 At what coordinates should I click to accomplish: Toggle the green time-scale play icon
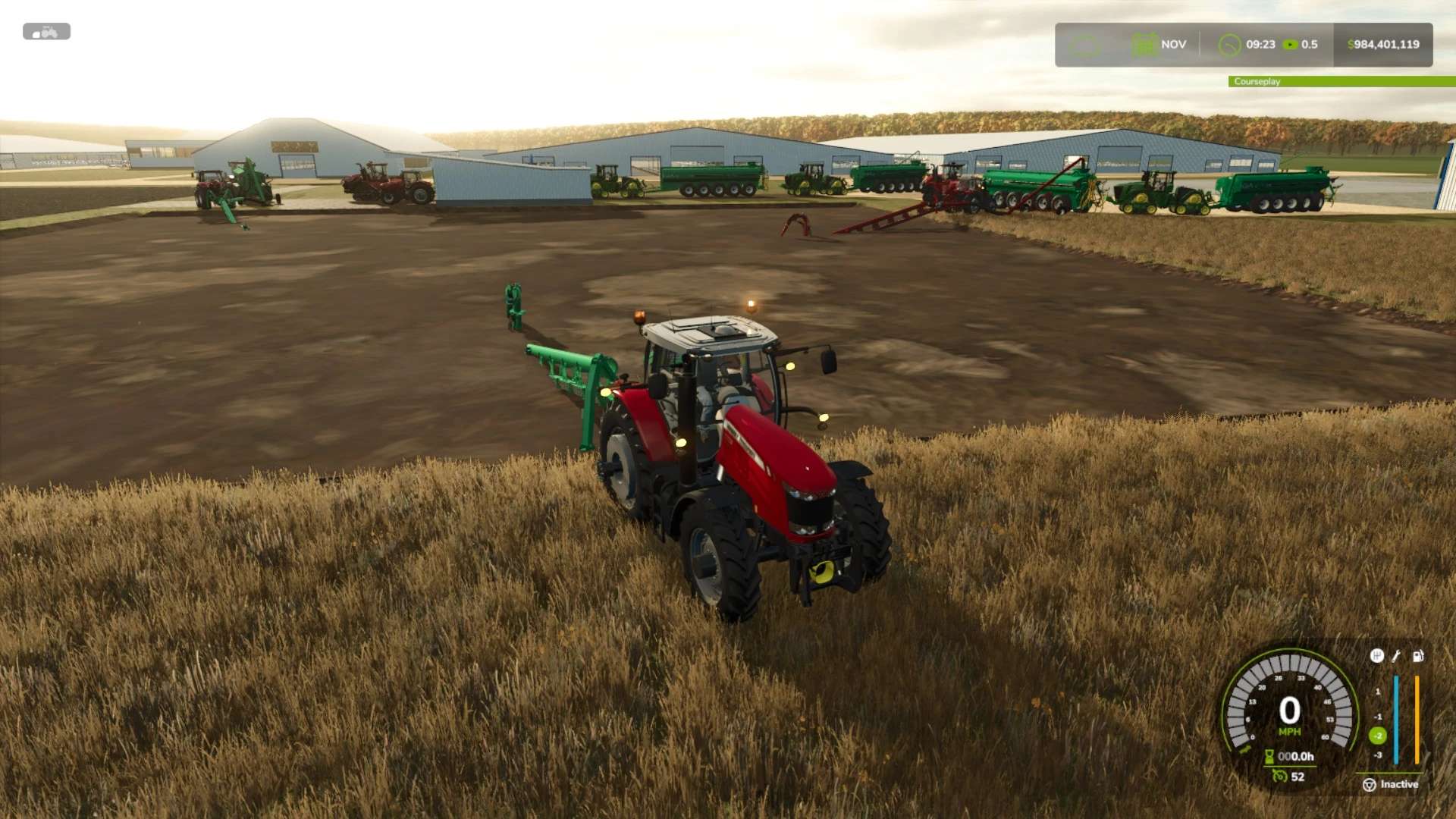[x=1290, y=45]
